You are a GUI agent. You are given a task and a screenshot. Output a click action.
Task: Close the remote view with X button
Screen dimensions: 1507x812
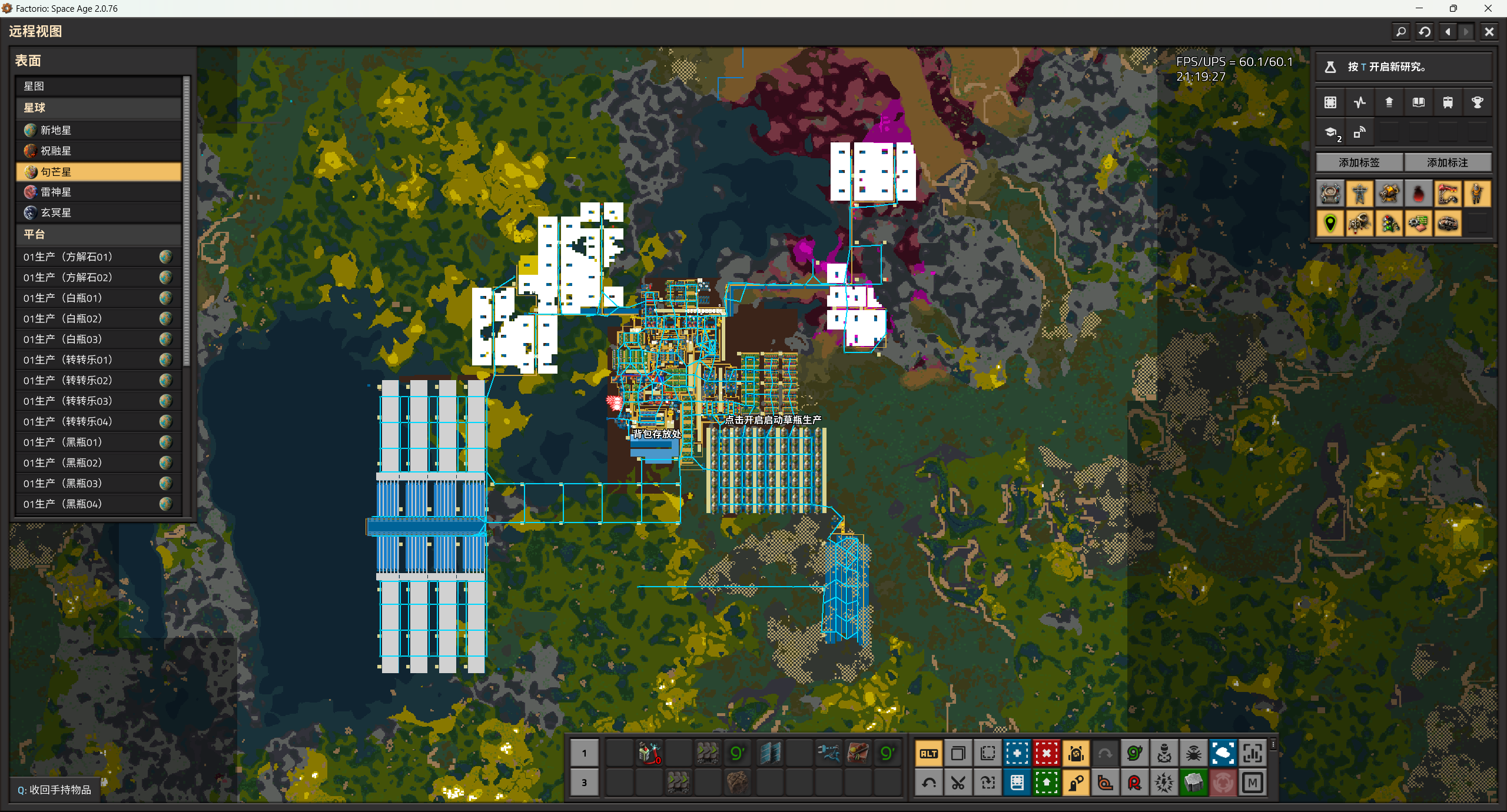point(1489,32)
